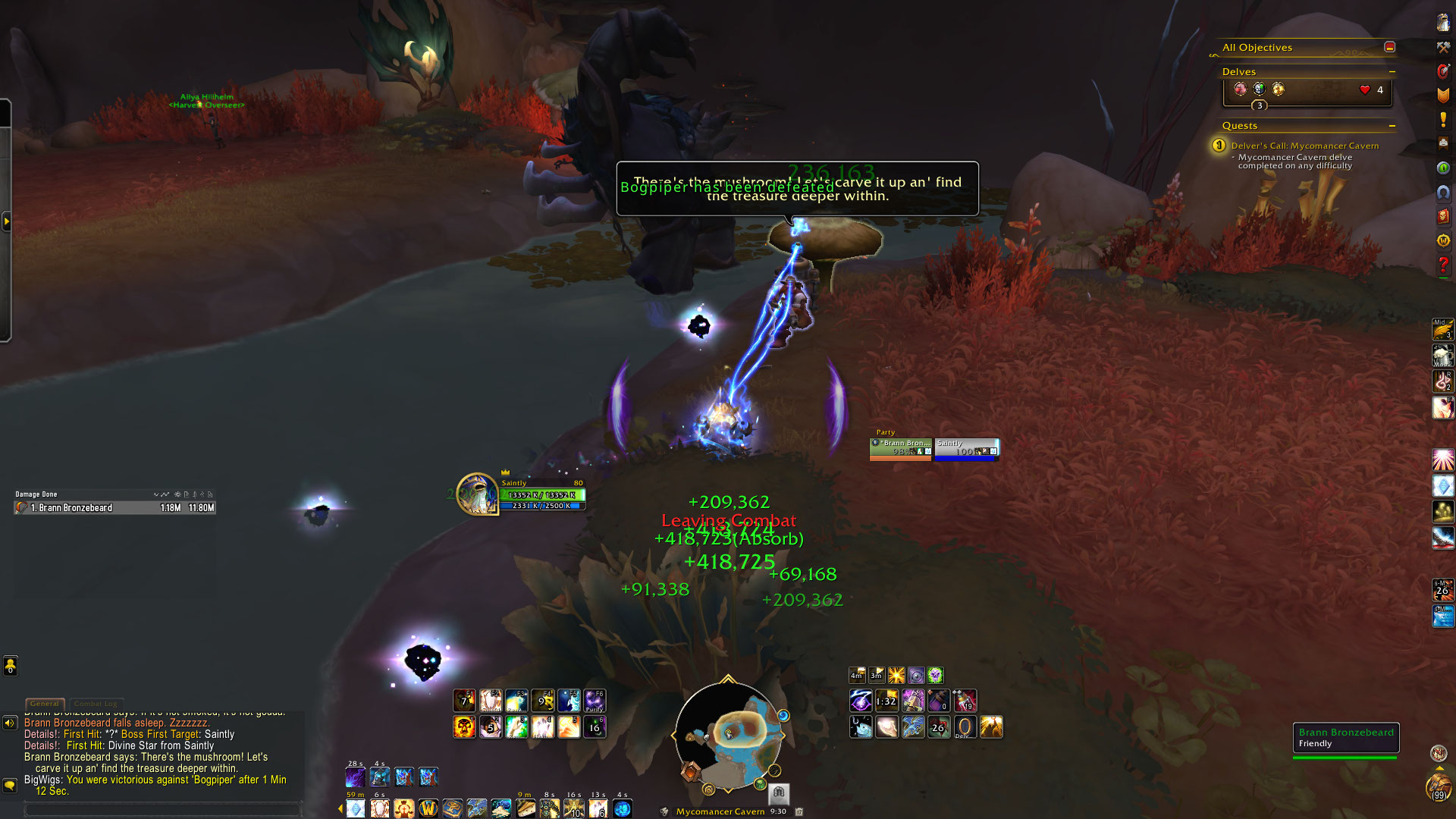Screen dimensions: 1456x819
Task: Select the General chat tab
Action: (45, 704)
